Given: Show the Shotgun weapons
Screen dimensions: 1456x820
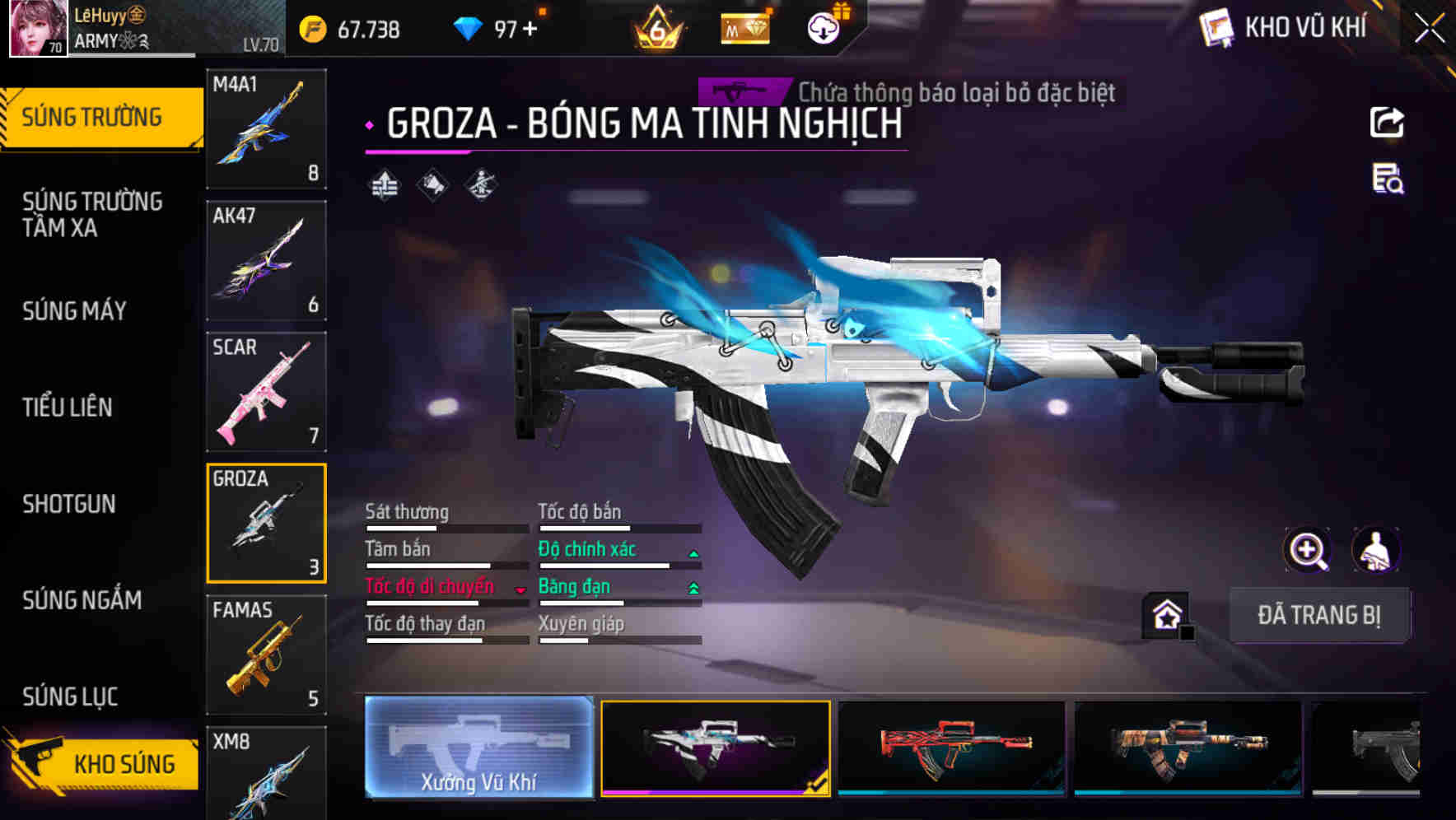Looking at the screenshot, I should (69, 504).
